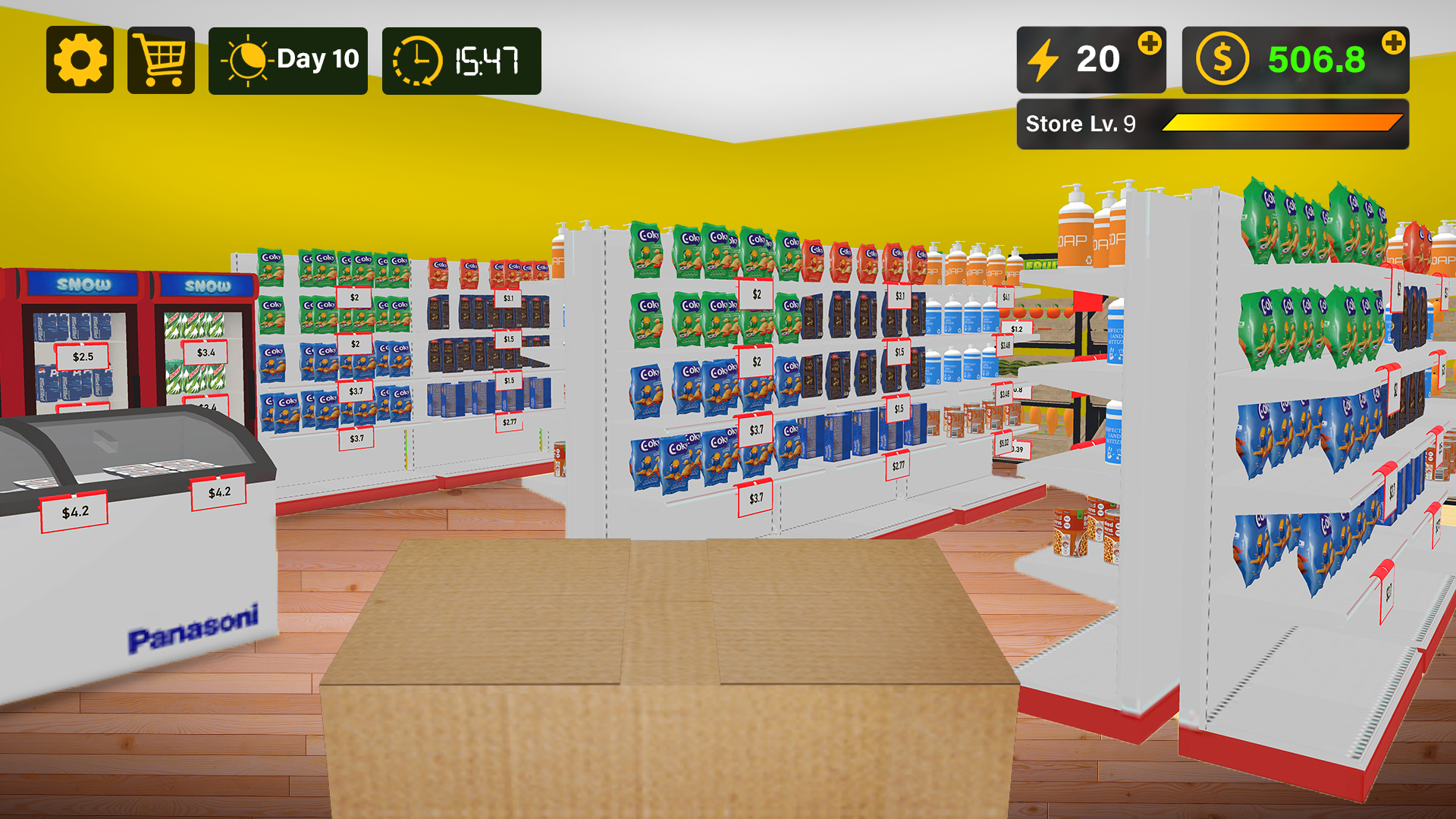Click the plus to add more money
The height and width of the screenshot is (819, 1456).
[1394, 43]
